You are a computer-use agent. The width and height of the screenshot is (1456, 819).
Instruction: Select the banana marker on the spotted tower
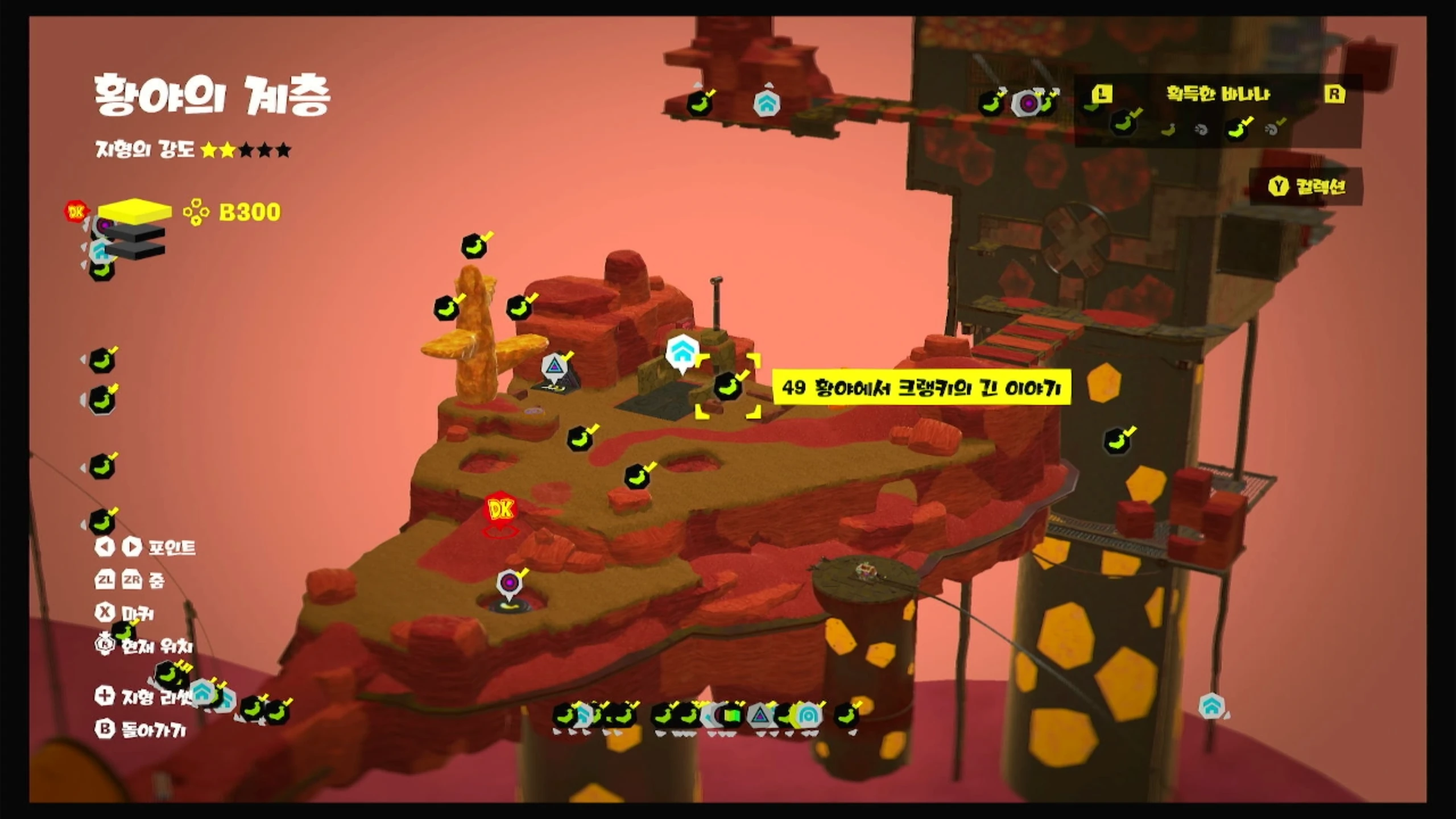pyautogui.click(x=1118, y=440)
